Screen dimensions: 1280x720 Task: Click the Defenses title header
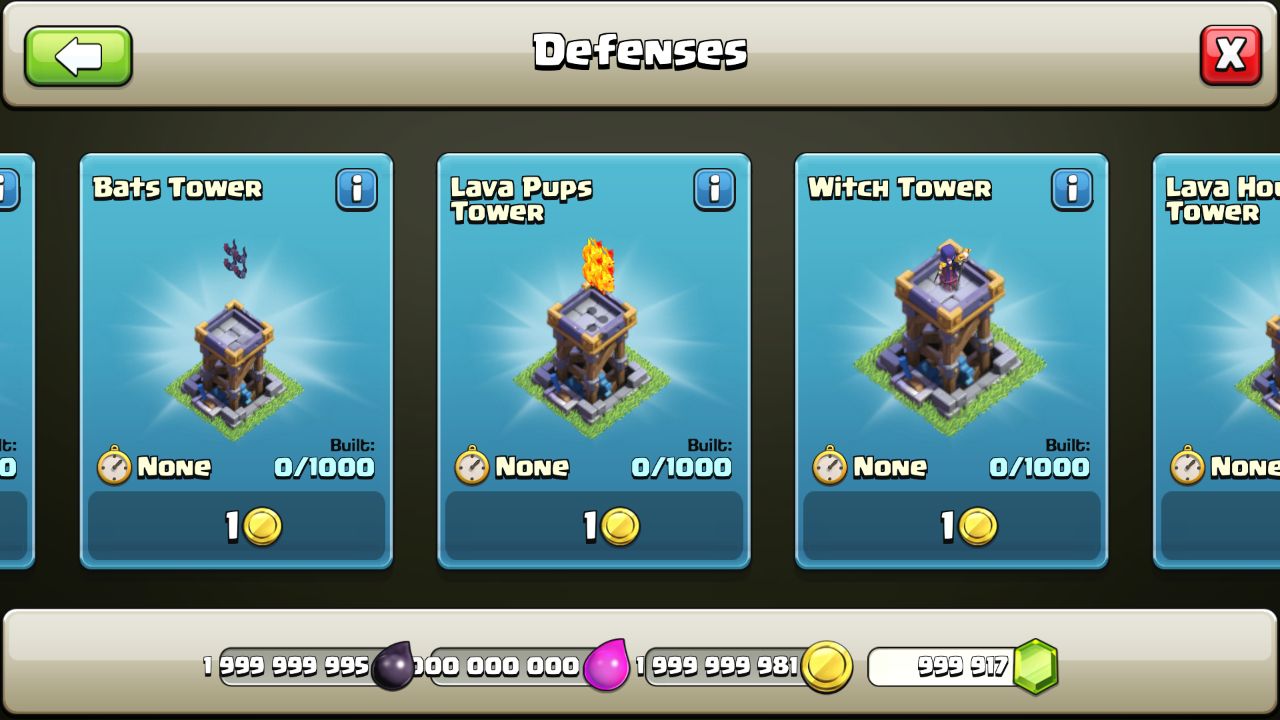pos(640,48)
